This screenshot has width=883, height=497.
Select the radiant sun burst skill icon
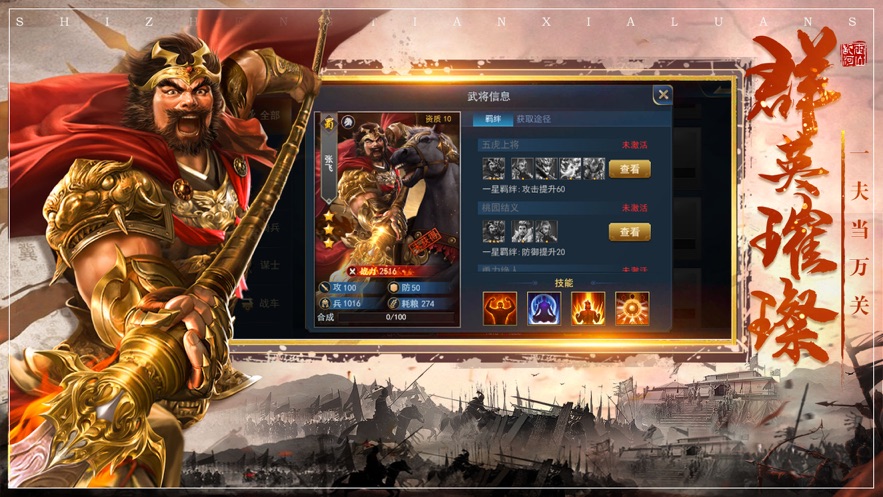632,308
